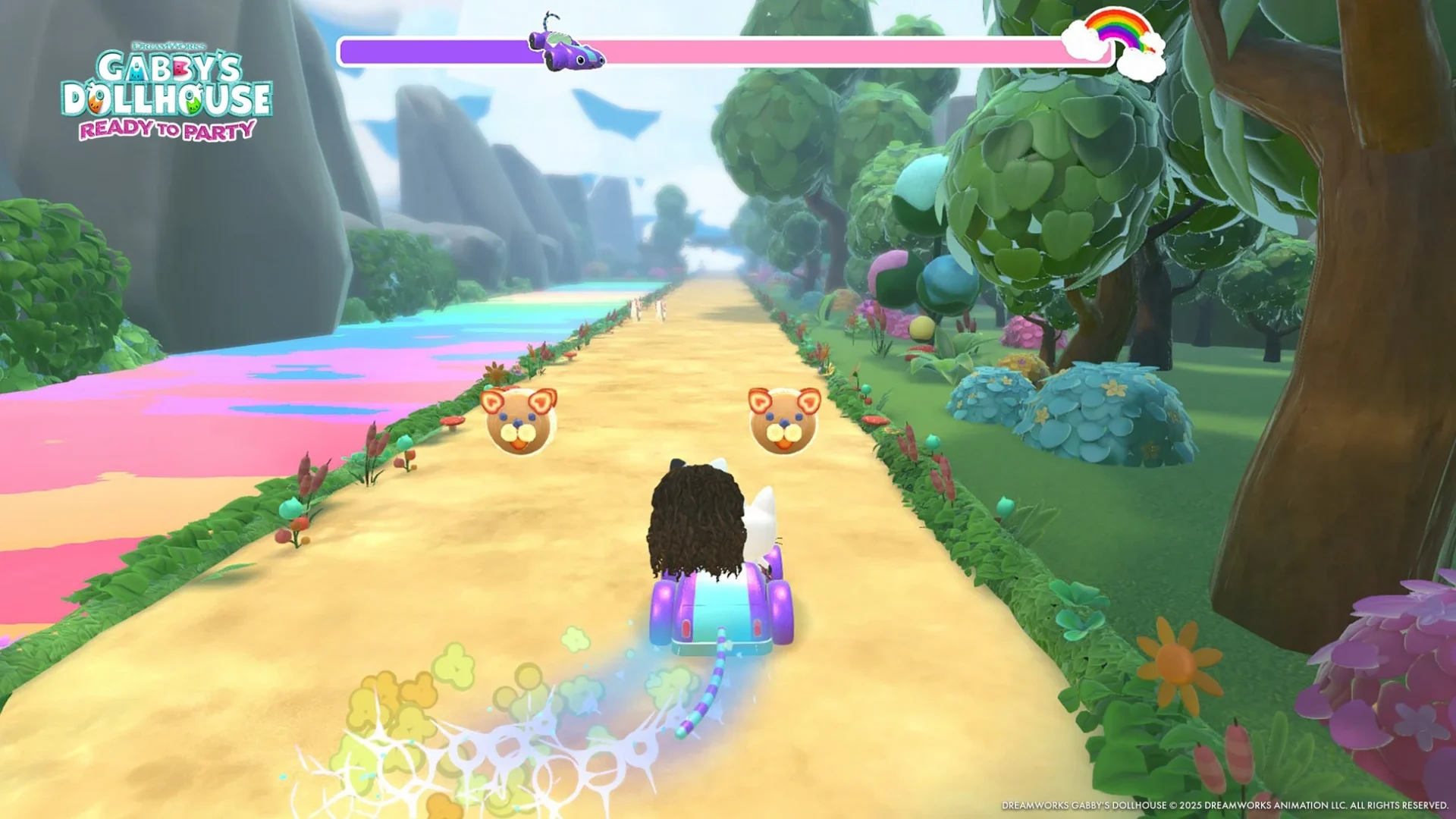Select the green cat icon in the DOLLHOUSE text
1456x819 pixels.
[193, 106]
